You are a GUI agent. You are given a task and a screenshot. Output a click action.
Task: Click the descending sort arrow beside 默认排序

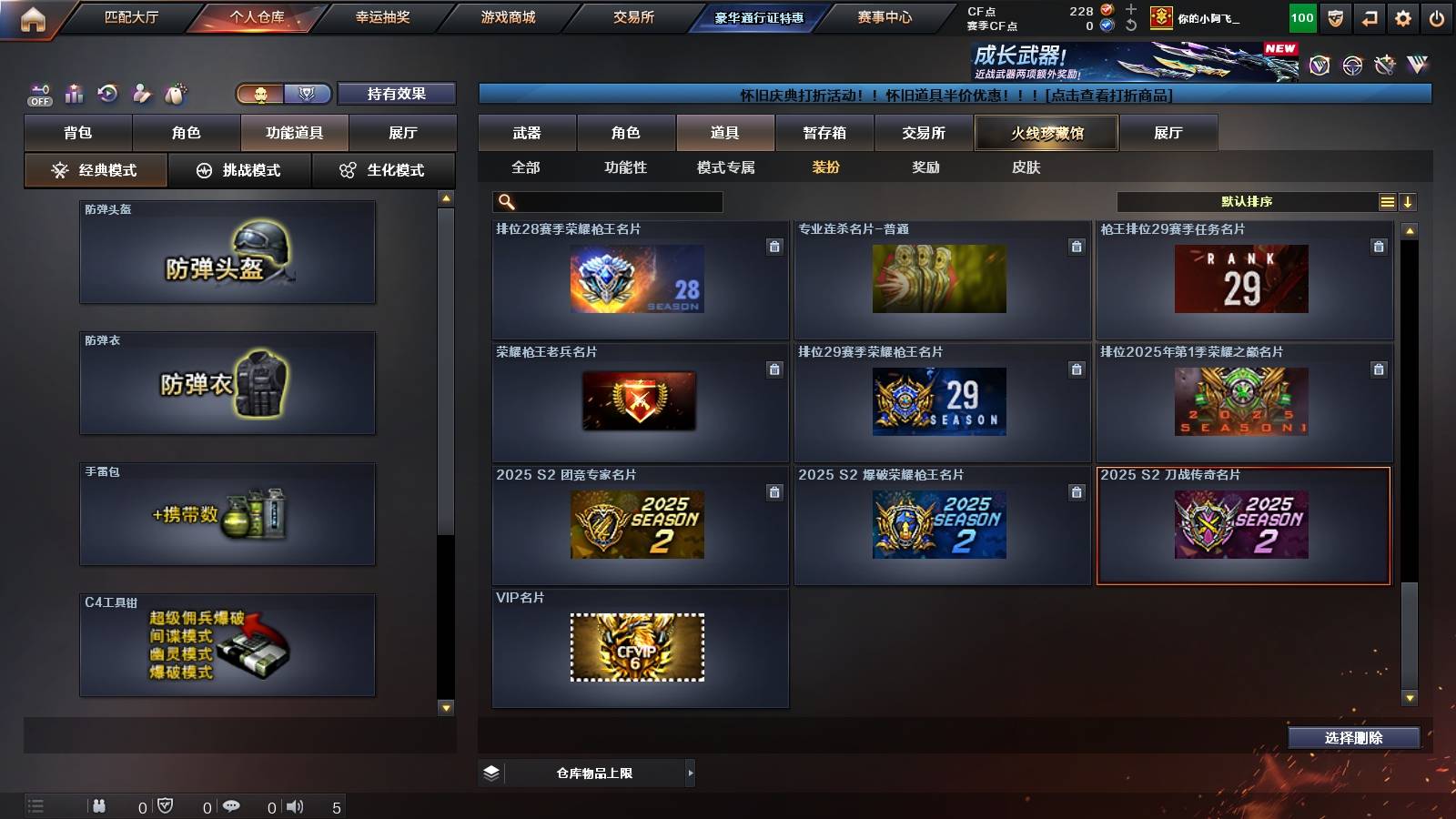coord(1408,202)
